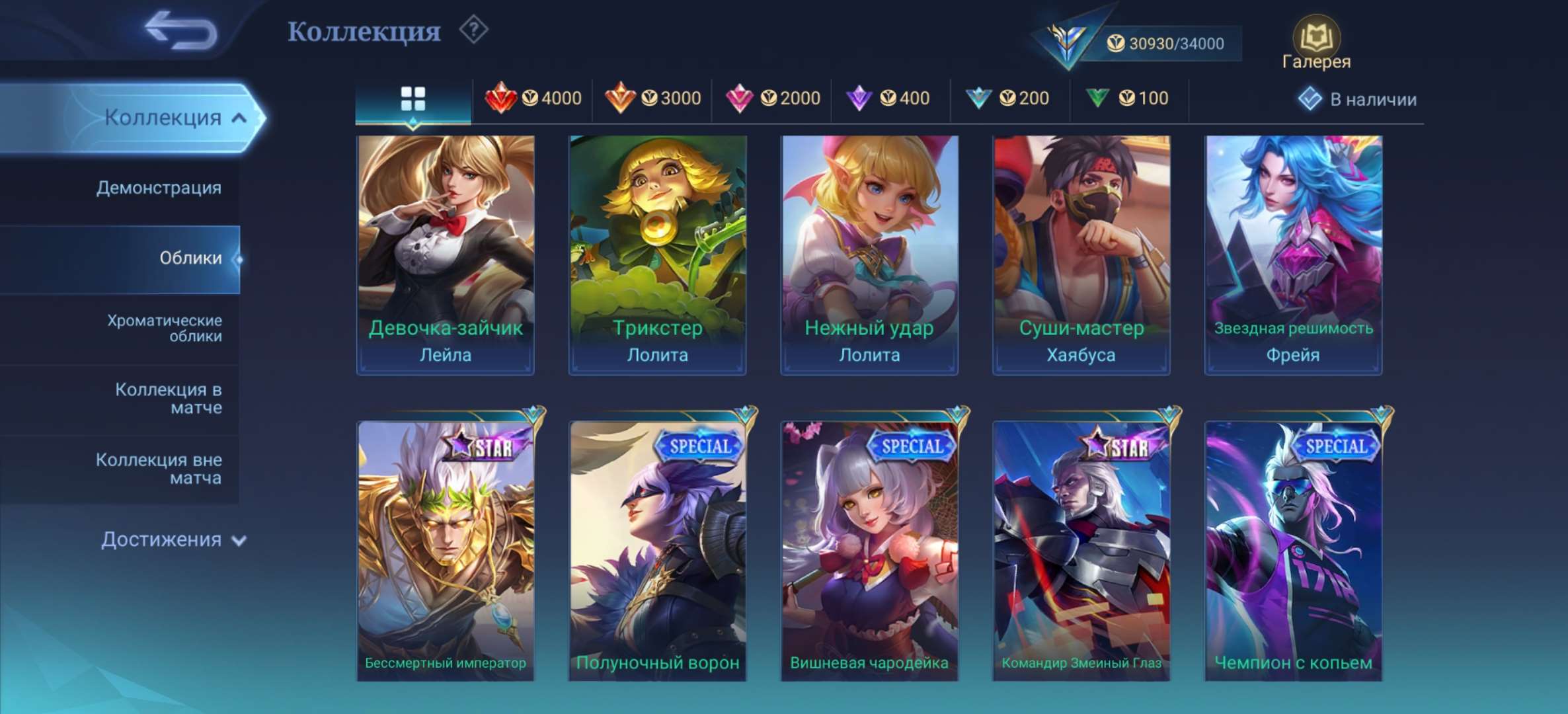This screenshot has height=714, width=1568.
Task: Click the grid view filter icon
Action: click(x=412, y=98)
